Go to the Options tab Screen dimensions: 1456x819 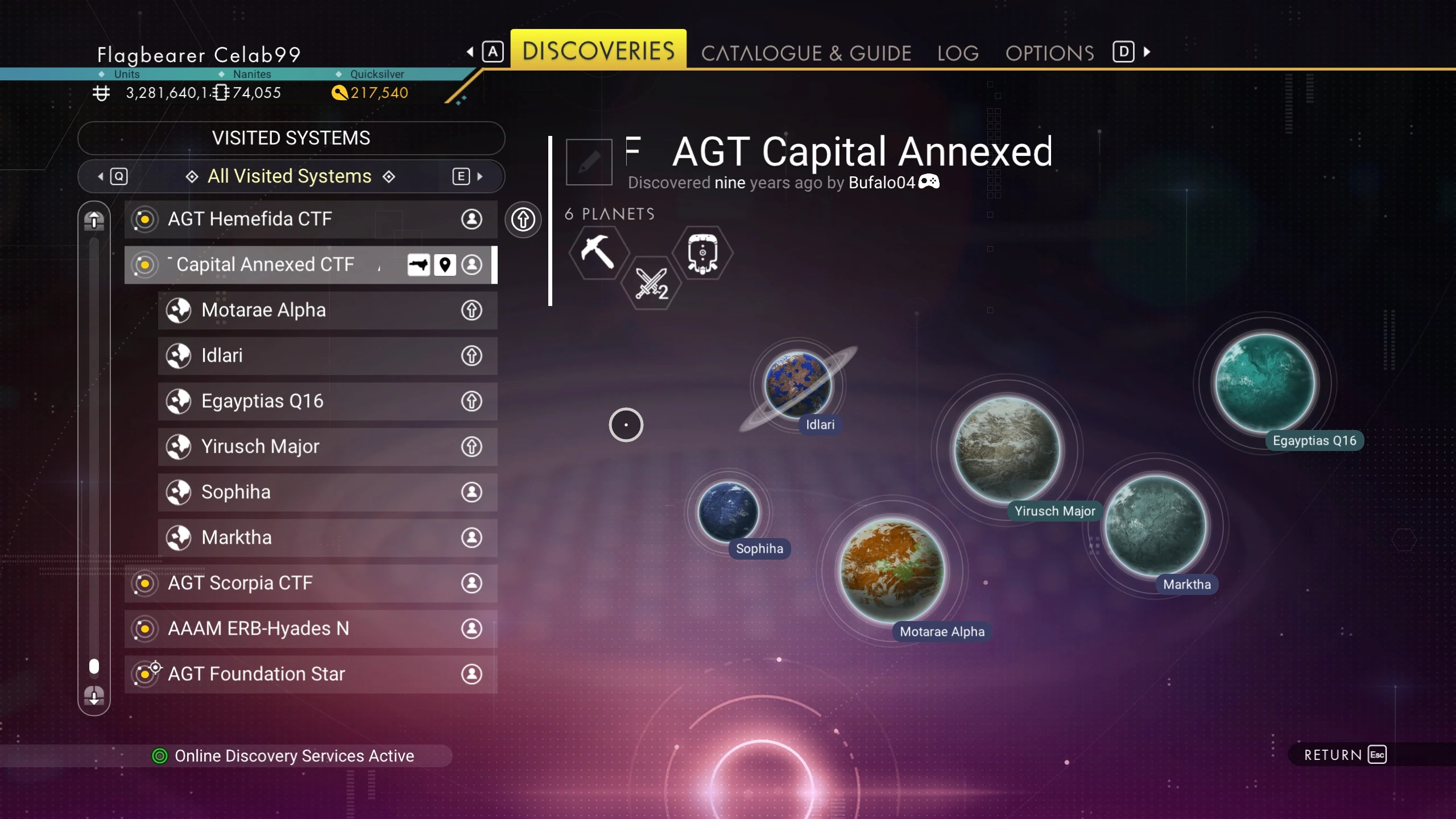tap(1049, 53)
